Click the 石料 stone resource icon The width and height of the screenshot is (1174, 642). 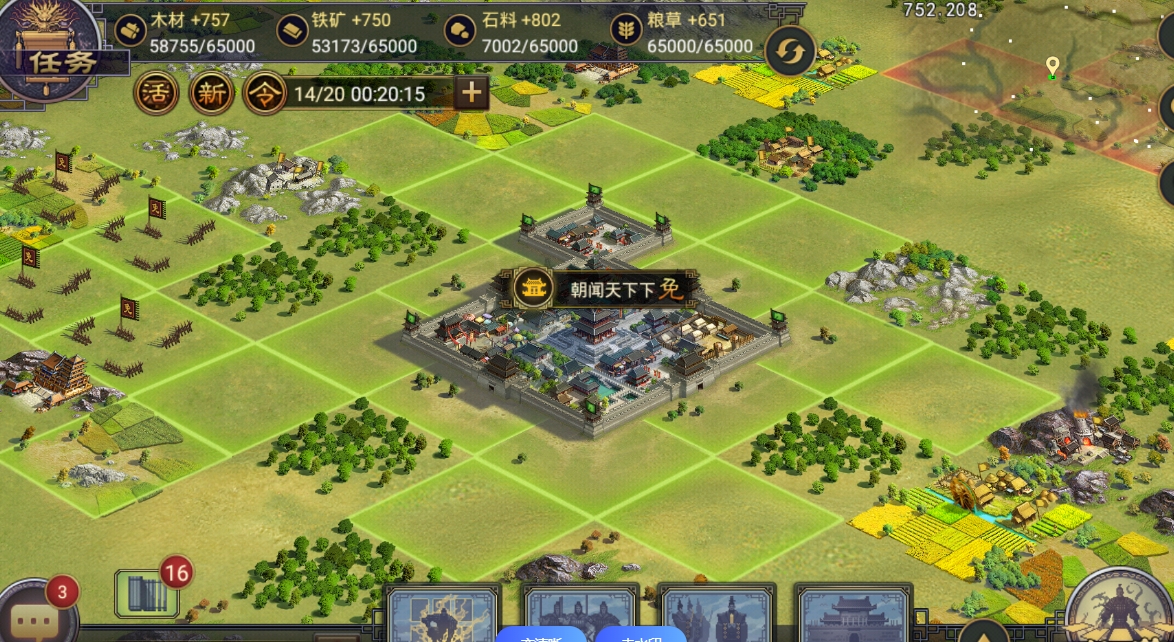(x=460, y=30)
